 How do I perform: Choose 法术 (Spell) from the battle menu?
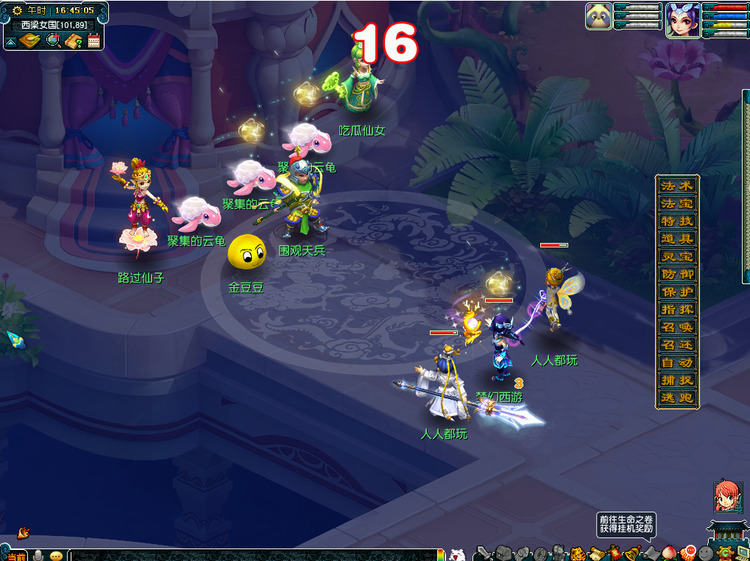click(x=677, y=186)
